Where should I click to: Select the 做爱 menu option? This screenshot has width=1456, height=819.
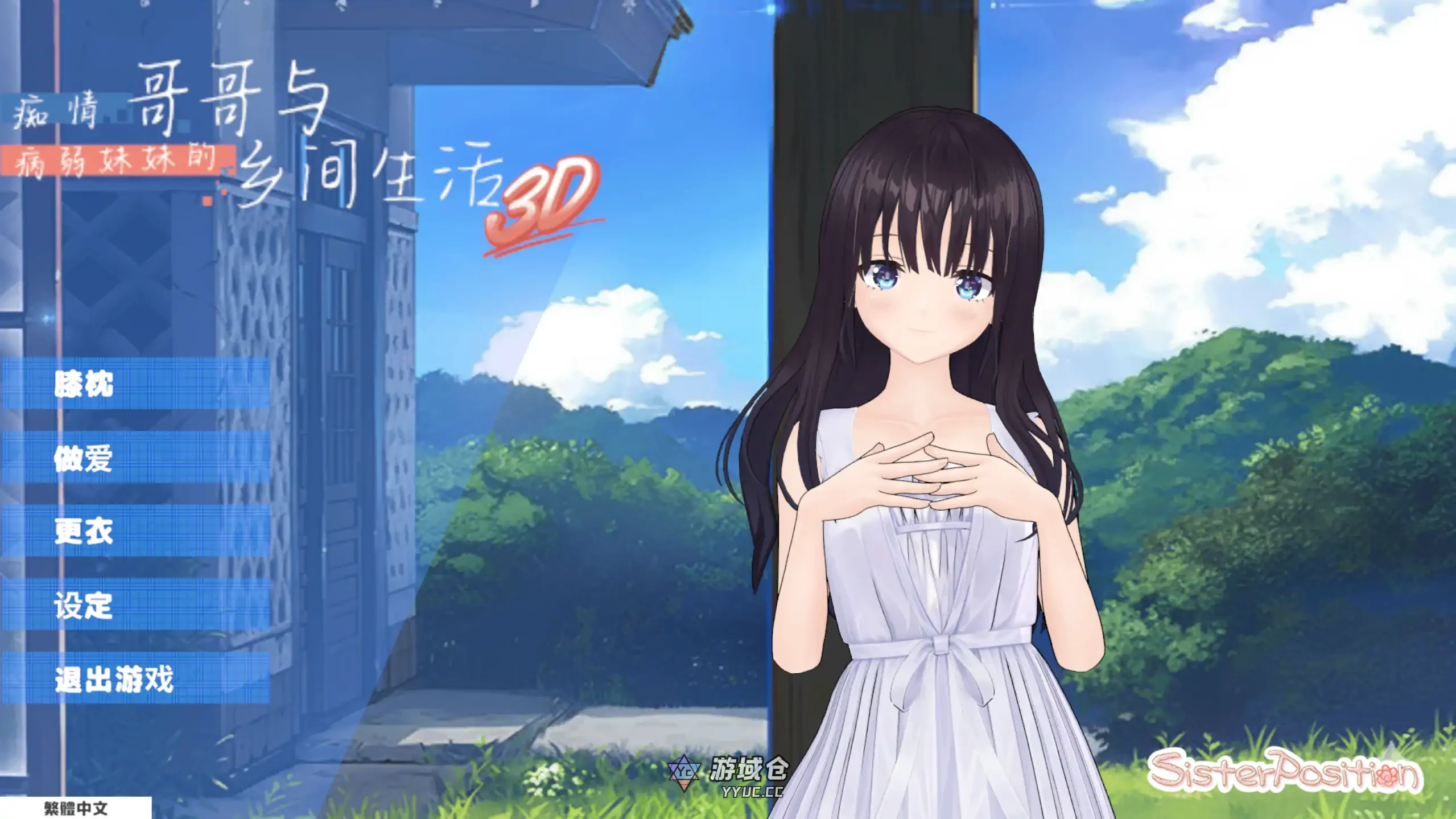tap(84, 459)
